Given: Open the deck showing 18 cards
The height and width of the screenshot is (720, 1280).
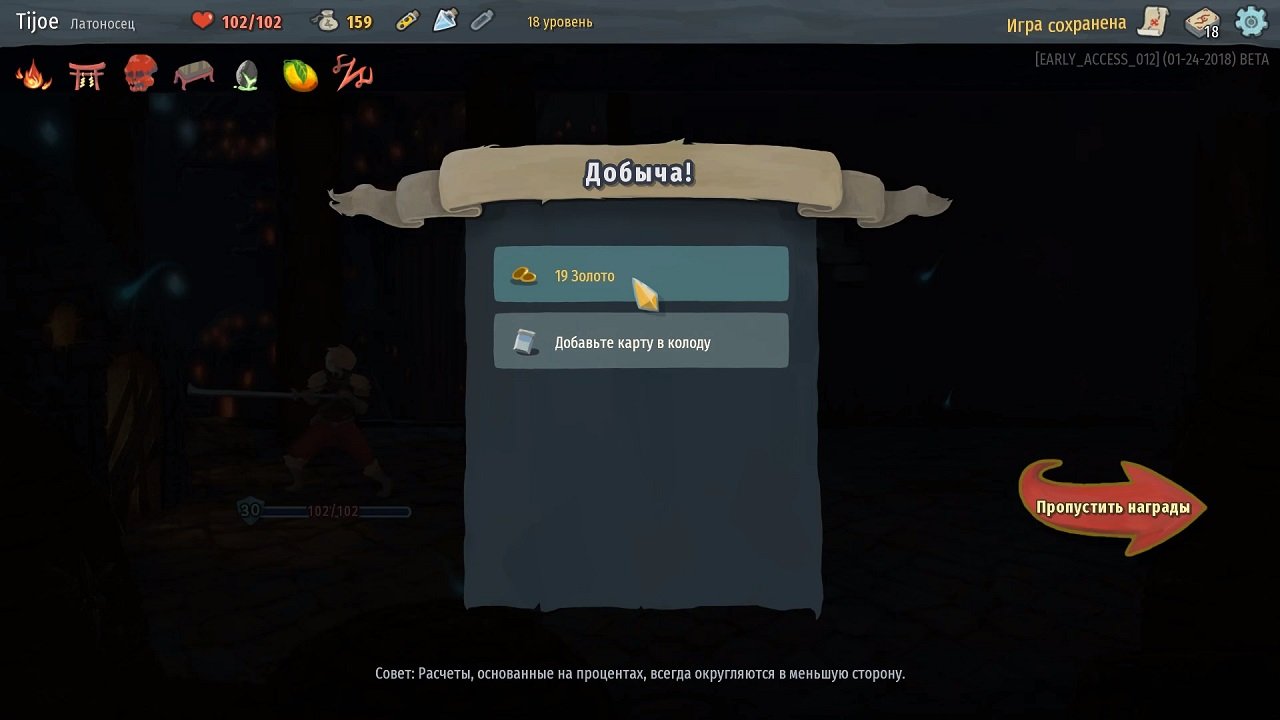Looking at the screenshot, I should coord(1199,21).
